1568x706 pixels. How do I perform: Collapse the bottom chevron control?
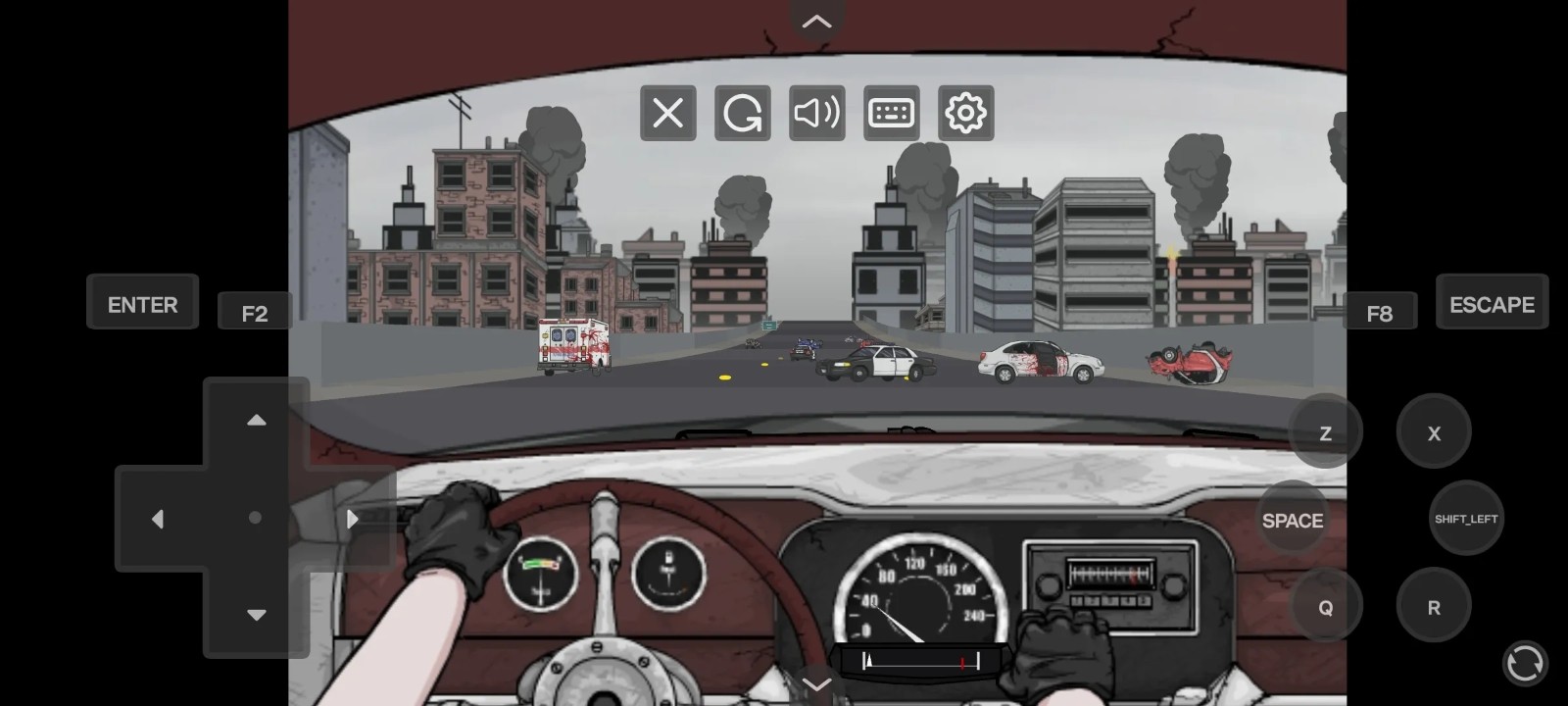816,684
